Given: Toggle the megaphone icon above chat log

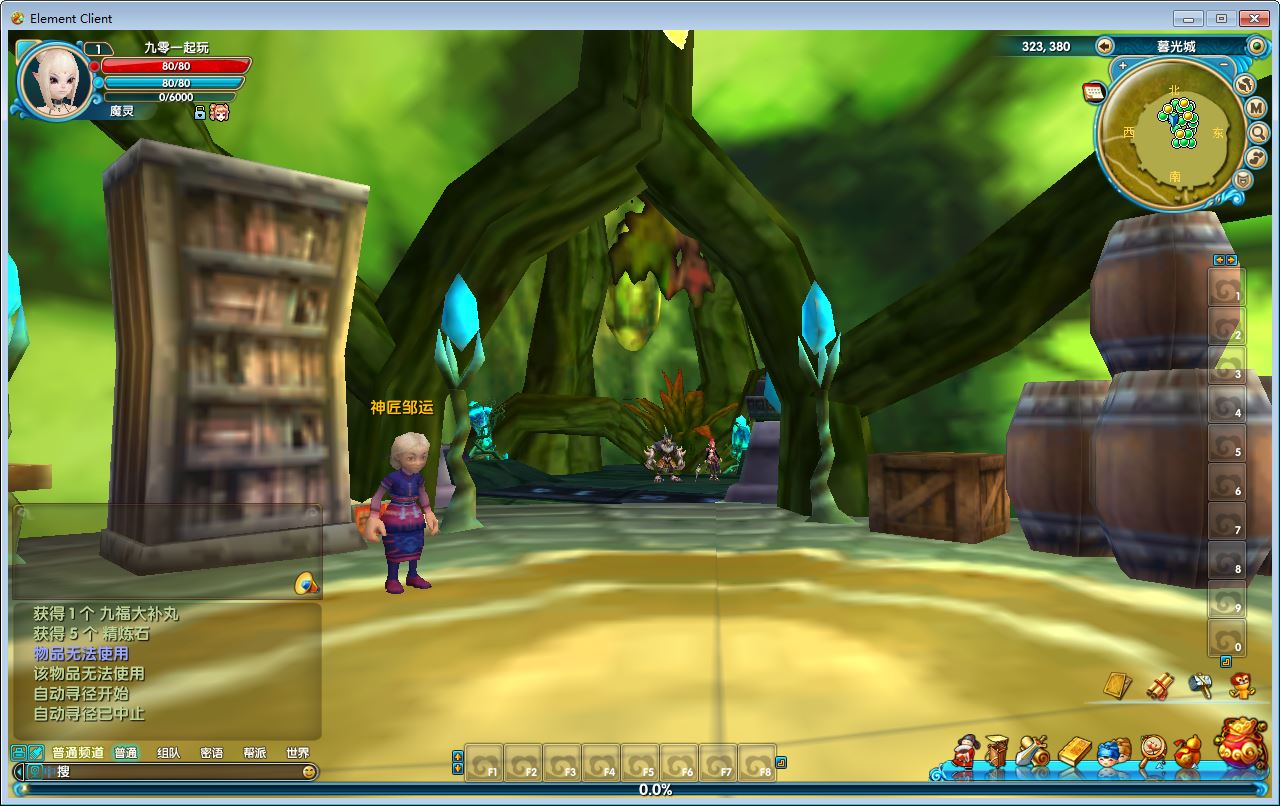Looking at the screenshot, I should 306,584.
